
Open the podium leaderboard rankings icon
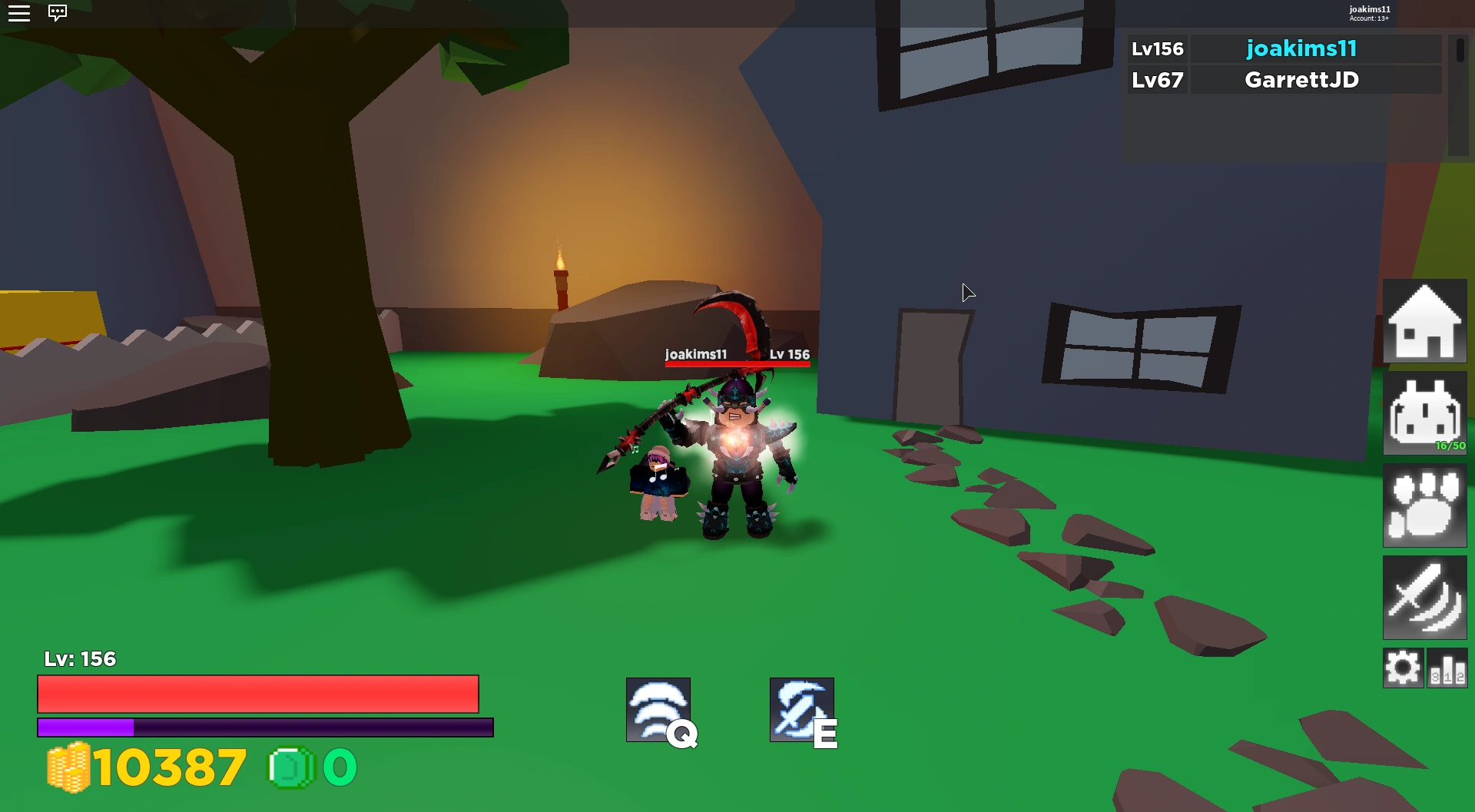(x=1446, y=667)
